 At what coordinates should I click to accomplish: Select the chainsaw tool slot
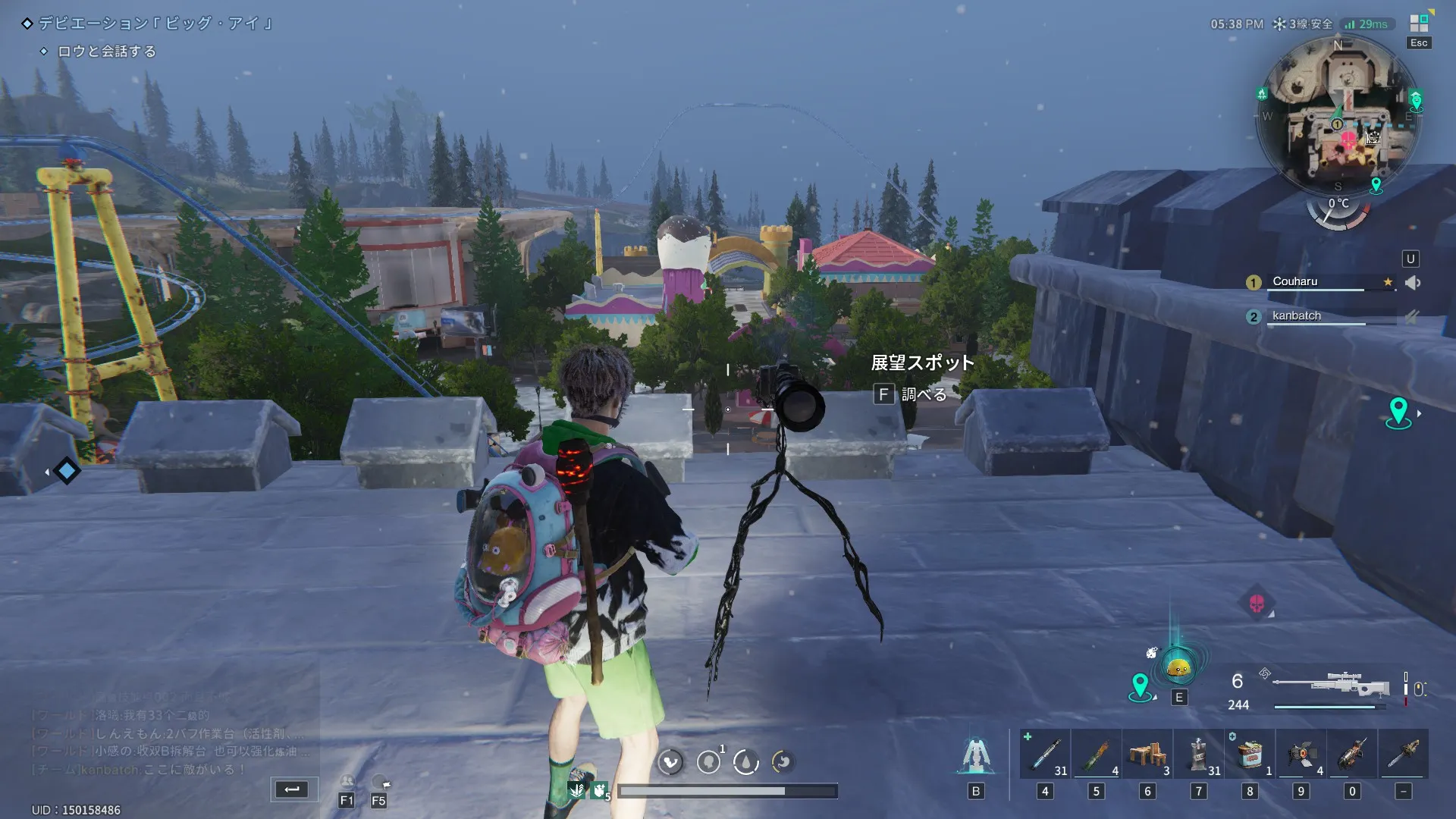click(1404, 754)
